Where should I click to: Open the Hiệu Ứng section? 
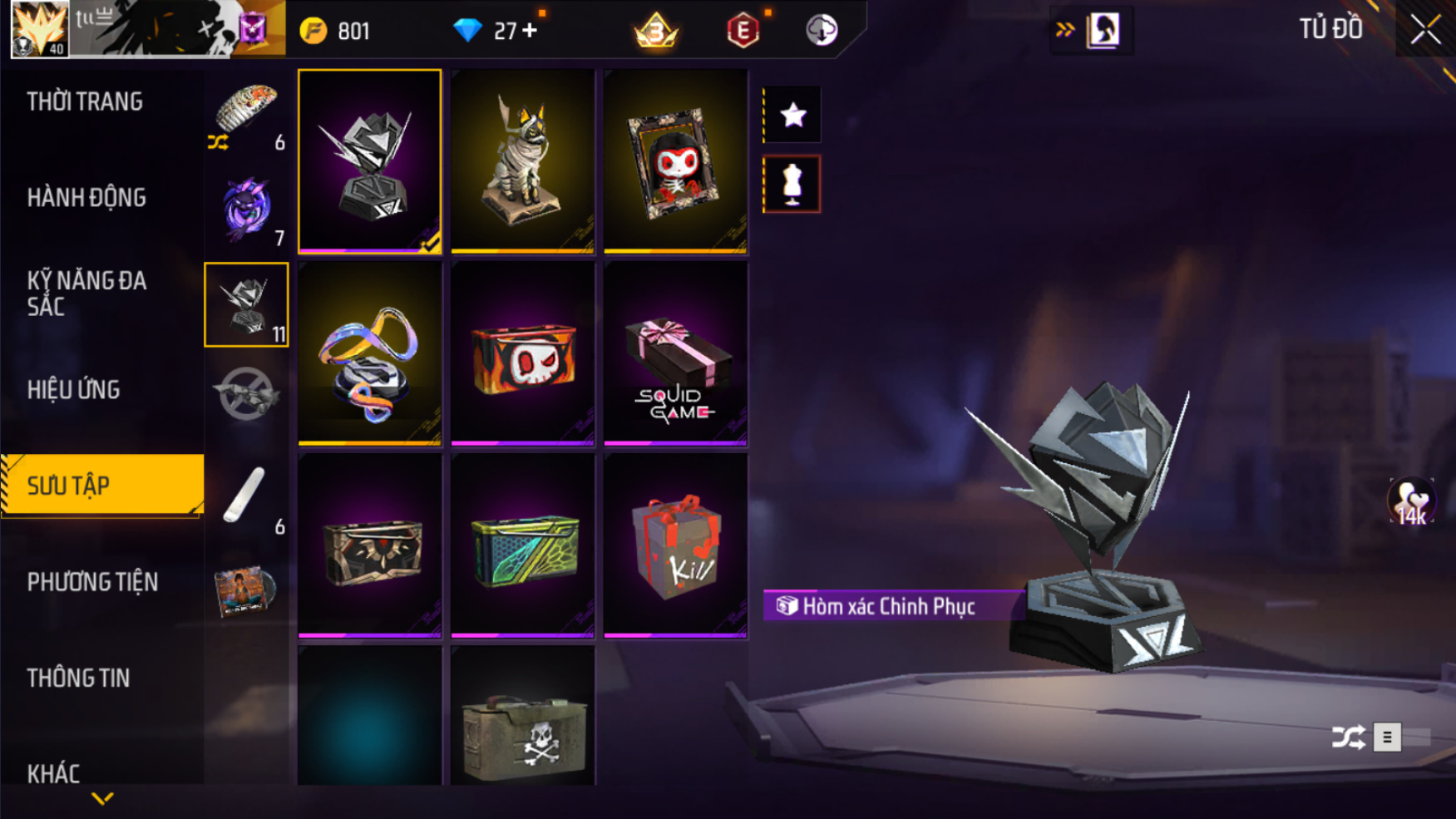[73, 389]
